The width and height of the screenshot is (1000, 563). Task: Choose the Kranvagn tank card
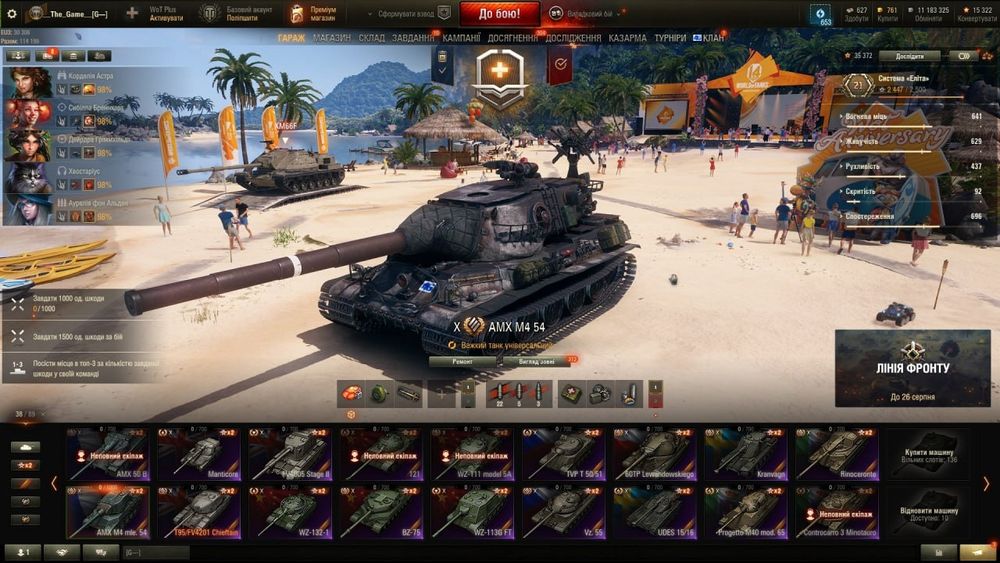[746, 454]
